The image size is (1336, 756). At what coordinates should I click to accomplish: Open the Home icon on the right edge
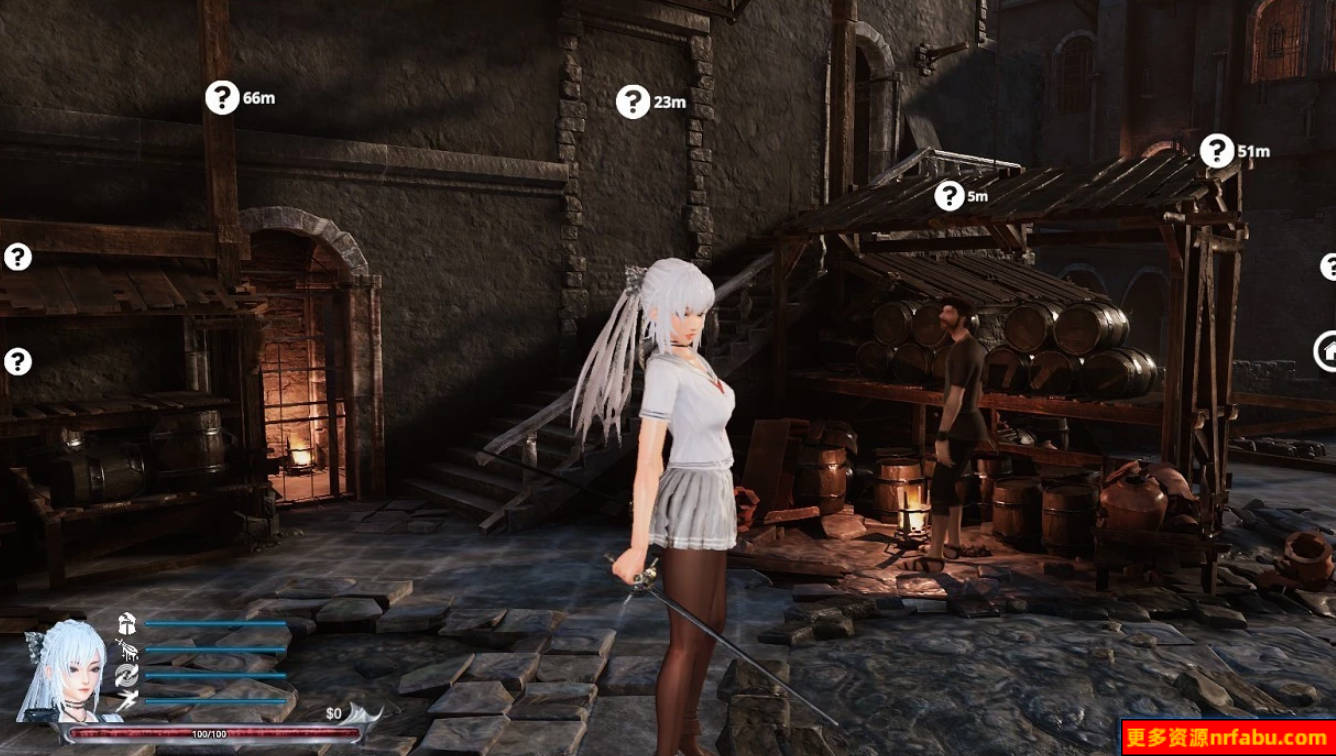point(1328,351)
